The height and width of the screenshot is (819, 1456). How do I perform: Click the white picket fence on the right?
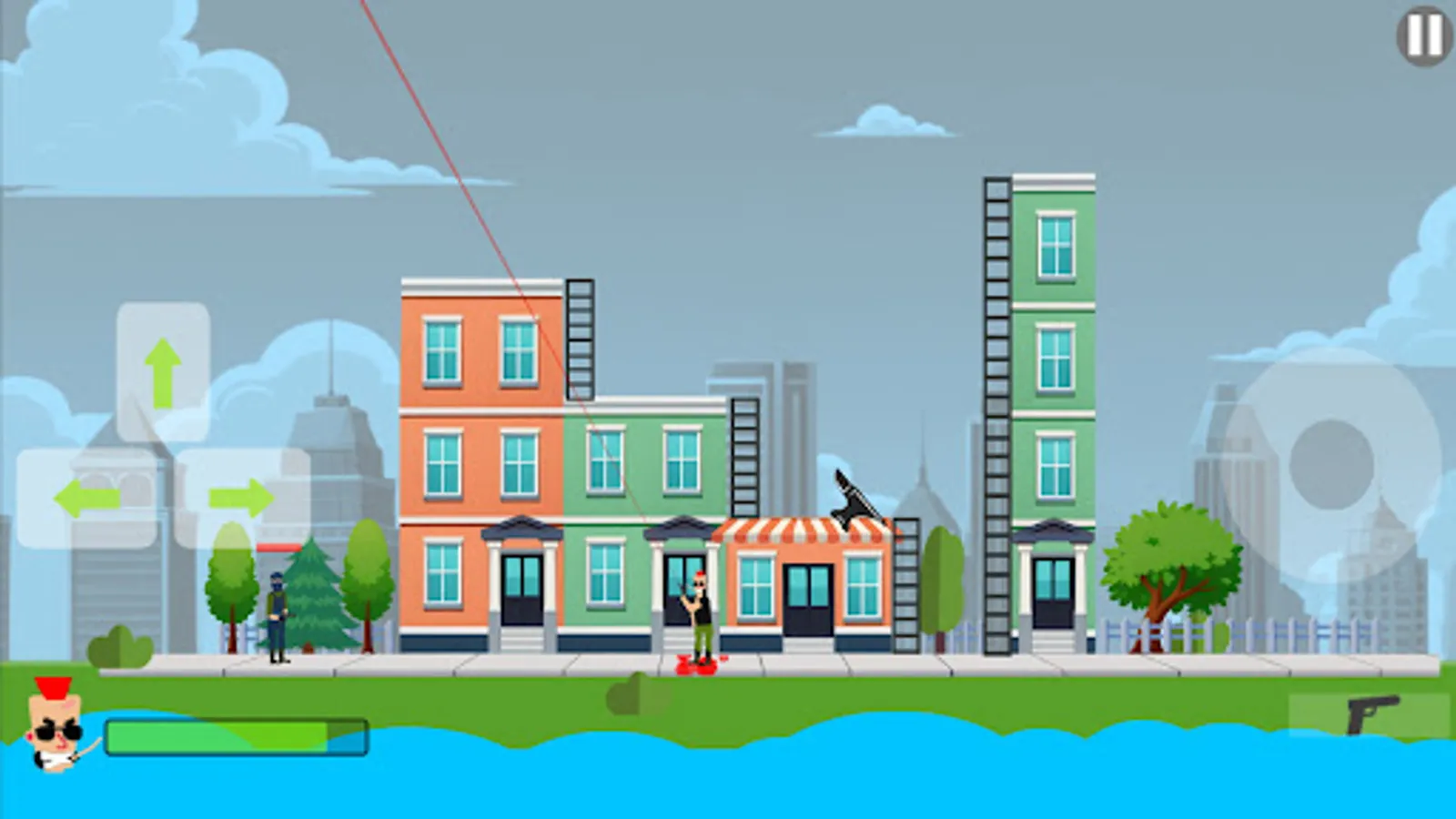(x=1292, y=632)
